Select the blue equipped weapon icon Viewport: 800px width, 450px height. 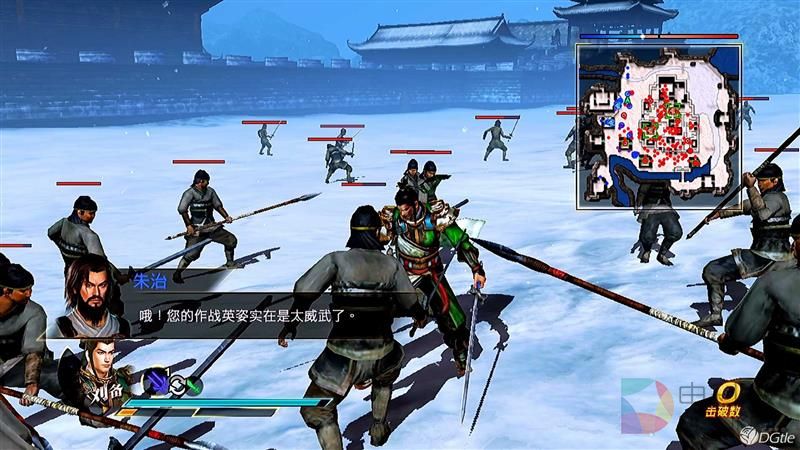coord(156,381)
